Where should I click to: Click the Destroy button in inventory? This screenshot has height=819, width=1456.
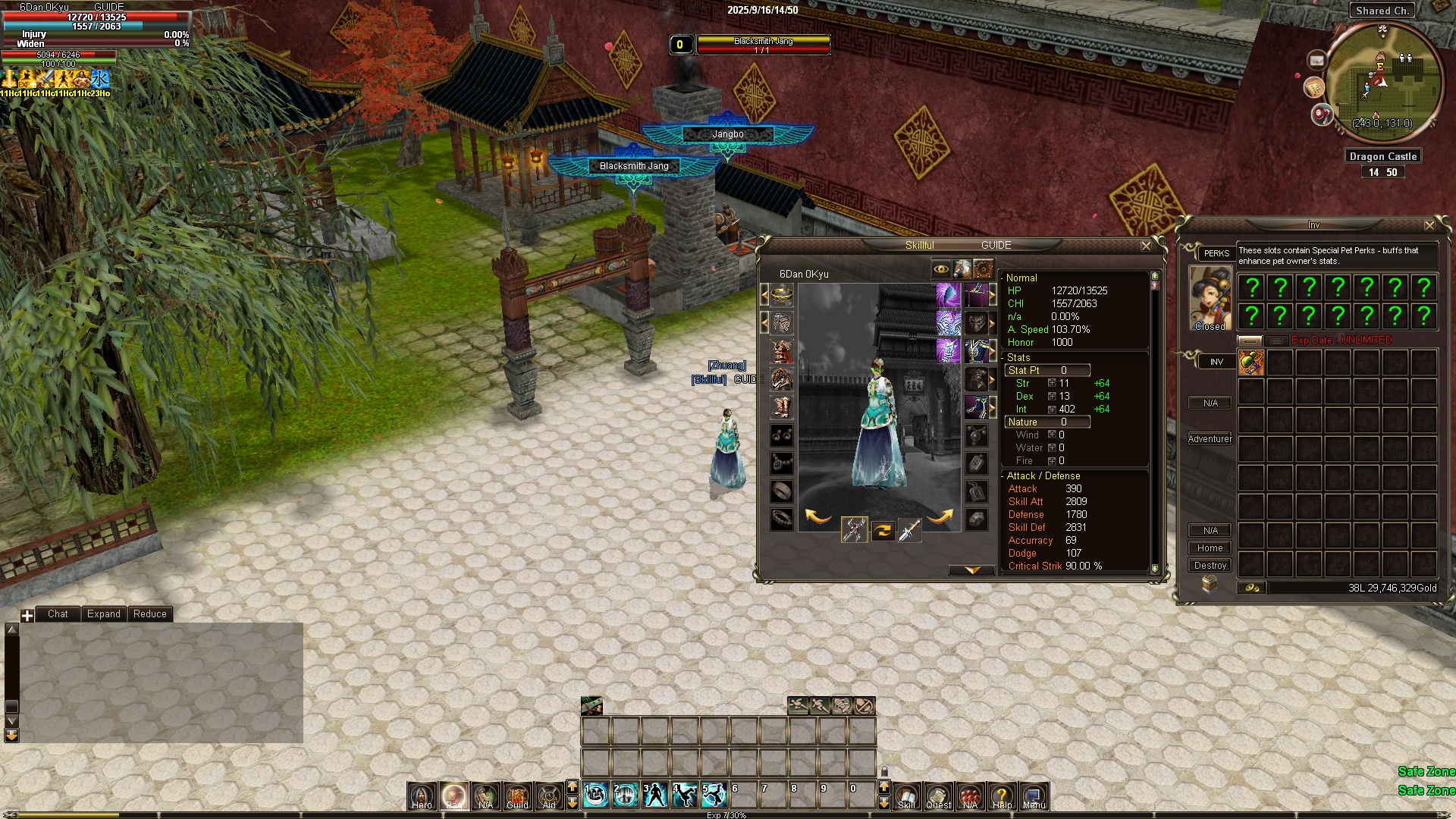[1210, 566]
